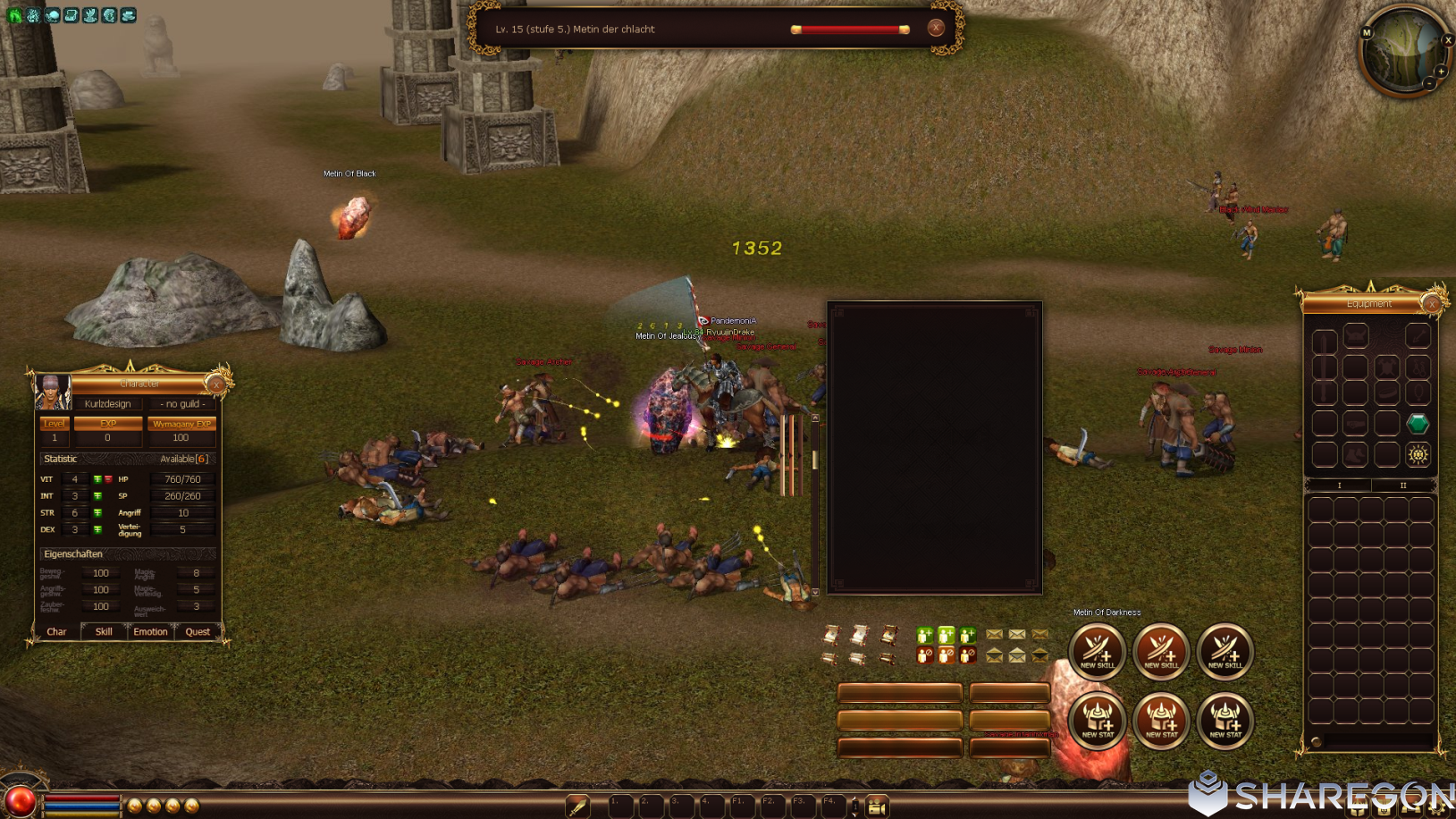Select the Char tab
The width and height of the screenshot is (1456, 819).
click(x=56, y=631)
